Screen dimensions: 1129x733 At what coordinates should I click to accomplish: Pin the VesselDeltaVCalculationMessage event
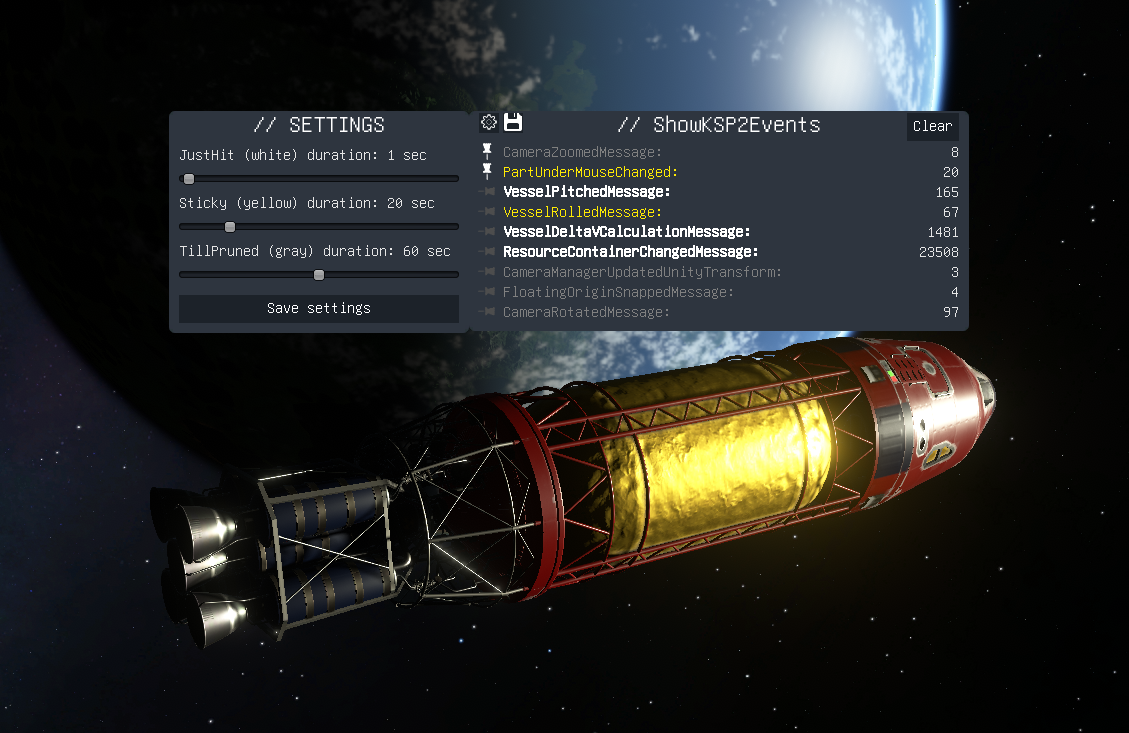tap(487, 232)
